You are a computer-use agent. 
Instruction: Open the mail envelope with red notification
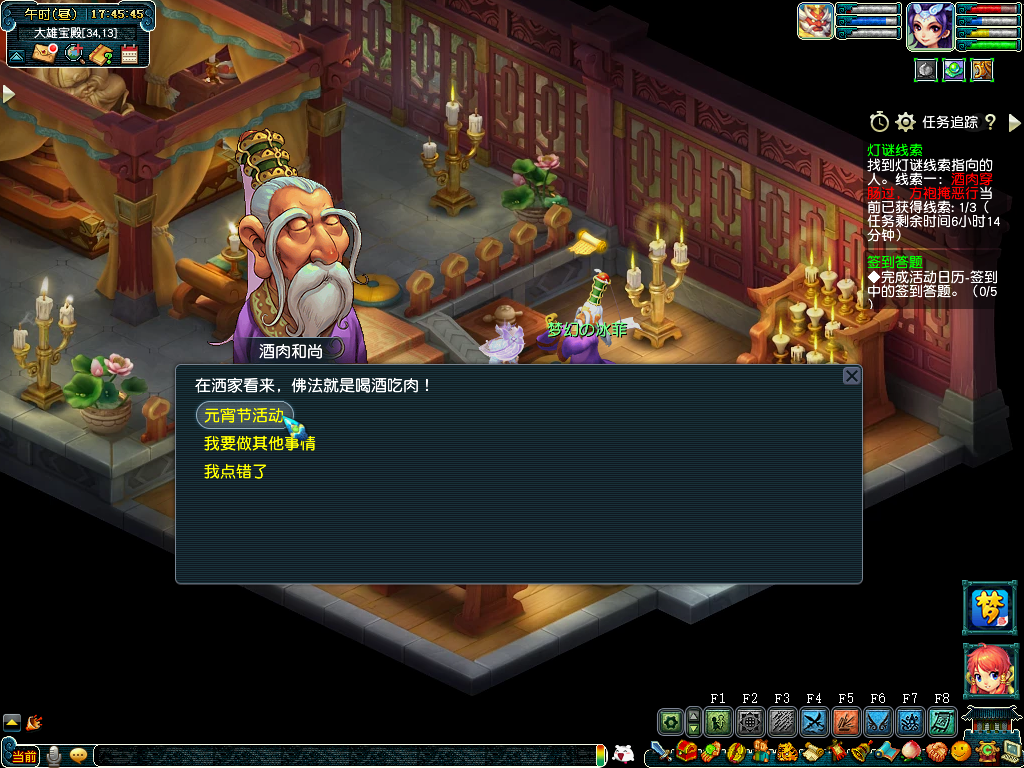tap(45, 53)
